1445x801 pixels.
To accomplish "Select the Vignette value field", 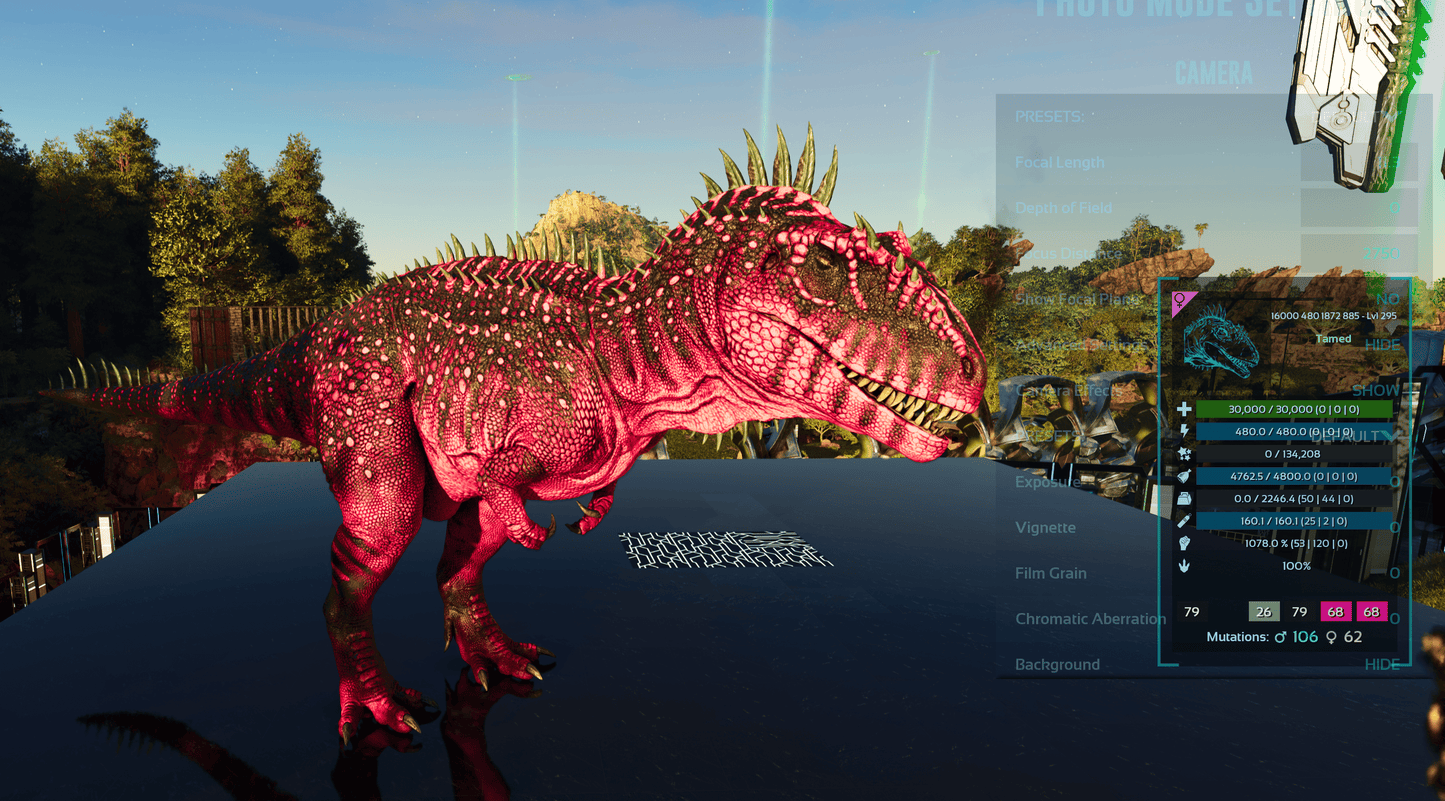I will [1393, 528].
